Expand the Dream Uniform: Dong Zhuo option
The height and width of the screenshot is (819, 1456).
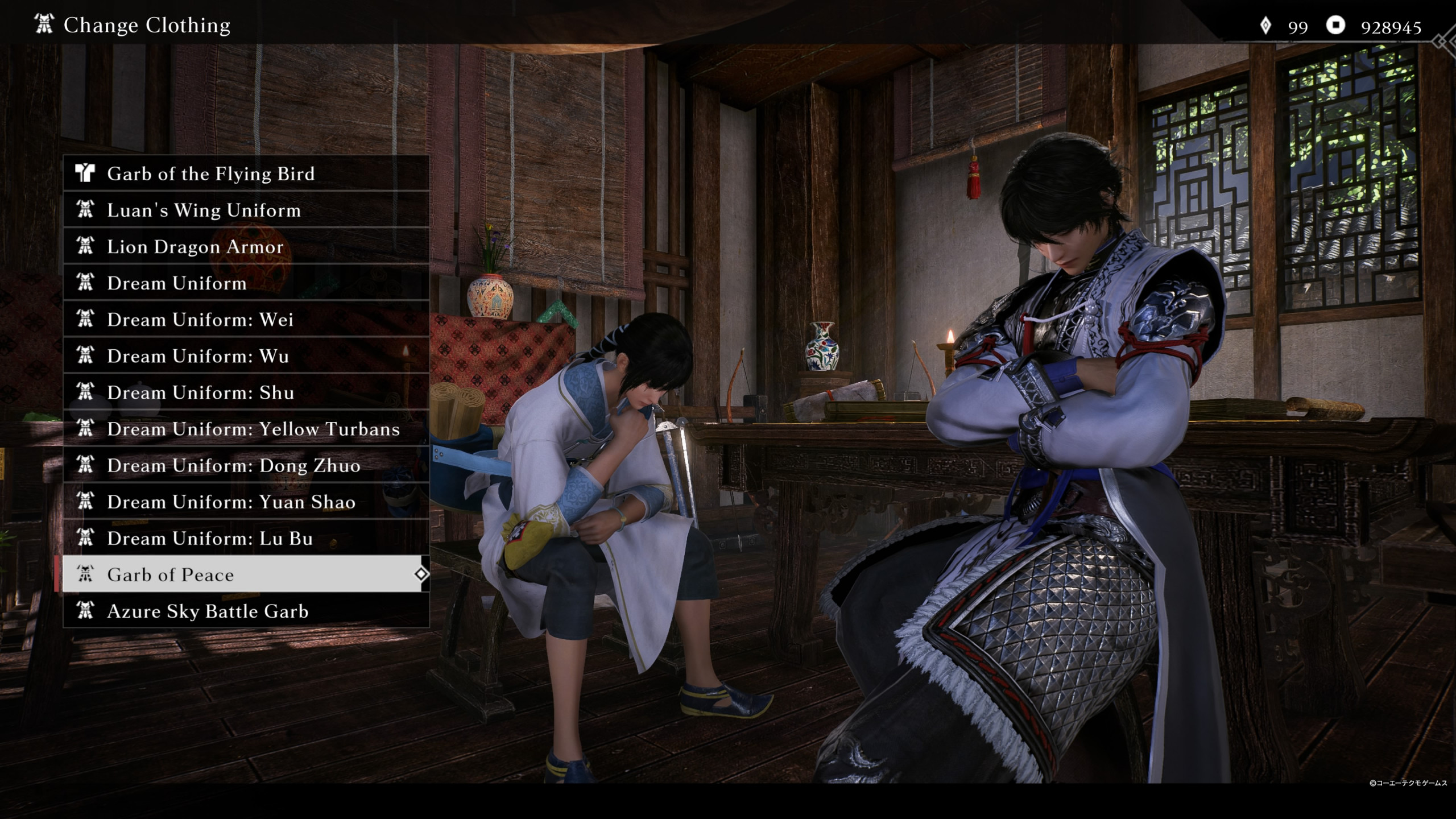point(233,465)
